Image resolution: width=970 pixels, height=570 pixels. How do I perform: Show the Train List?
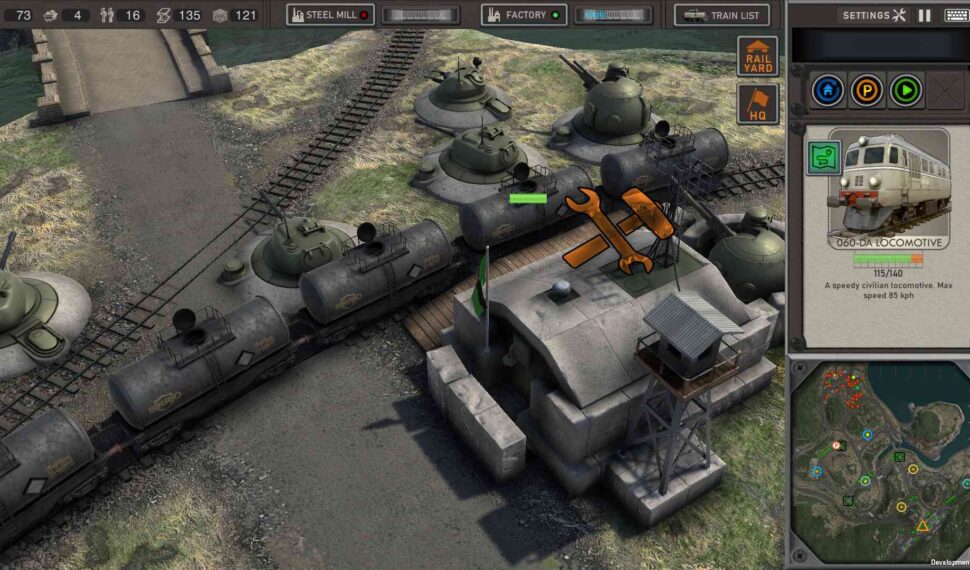coord(722,15)
